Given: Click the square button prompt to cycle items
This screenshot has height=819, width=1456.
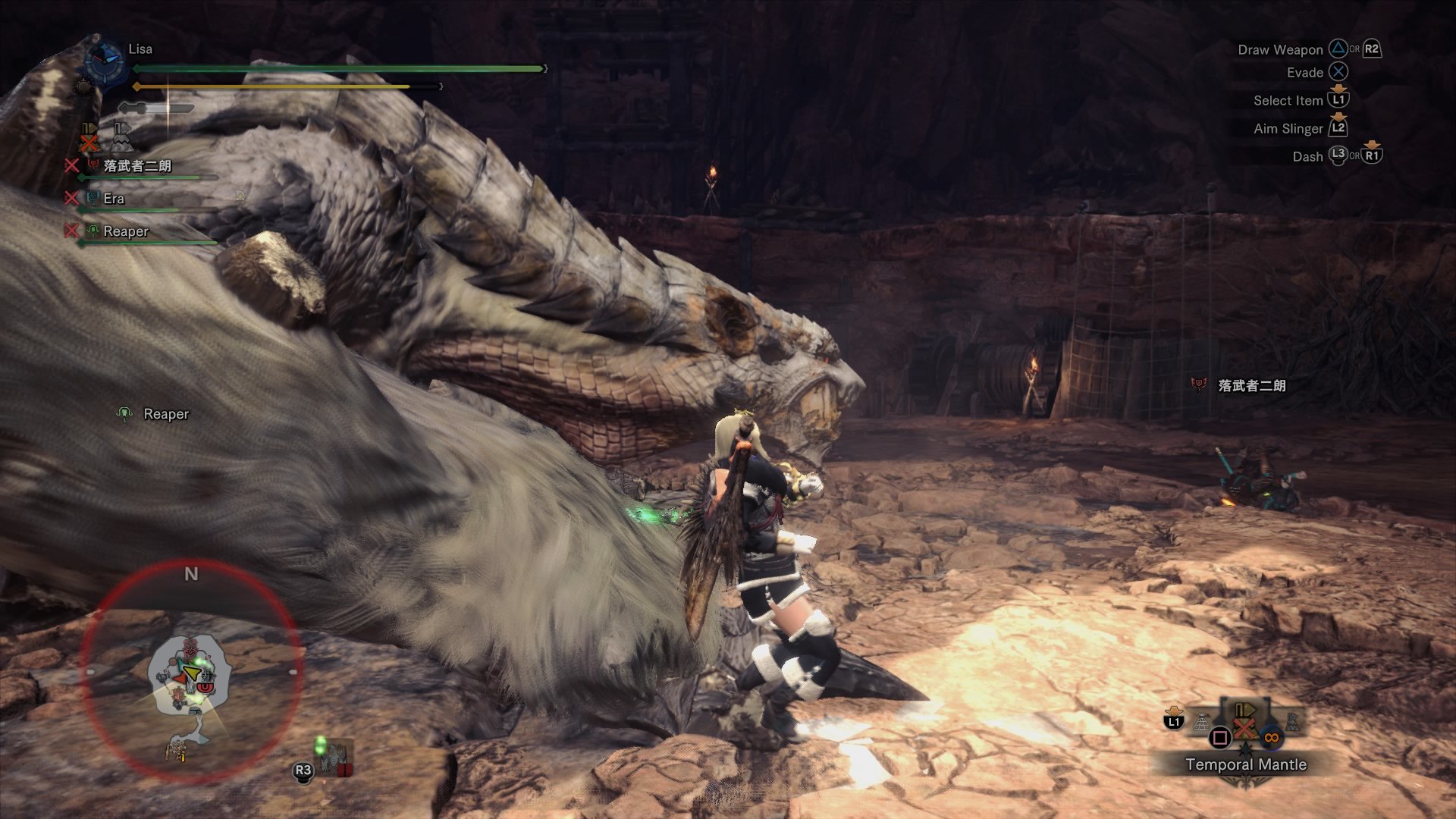Looking at the screenshot, I should (x=1219, y=737).
